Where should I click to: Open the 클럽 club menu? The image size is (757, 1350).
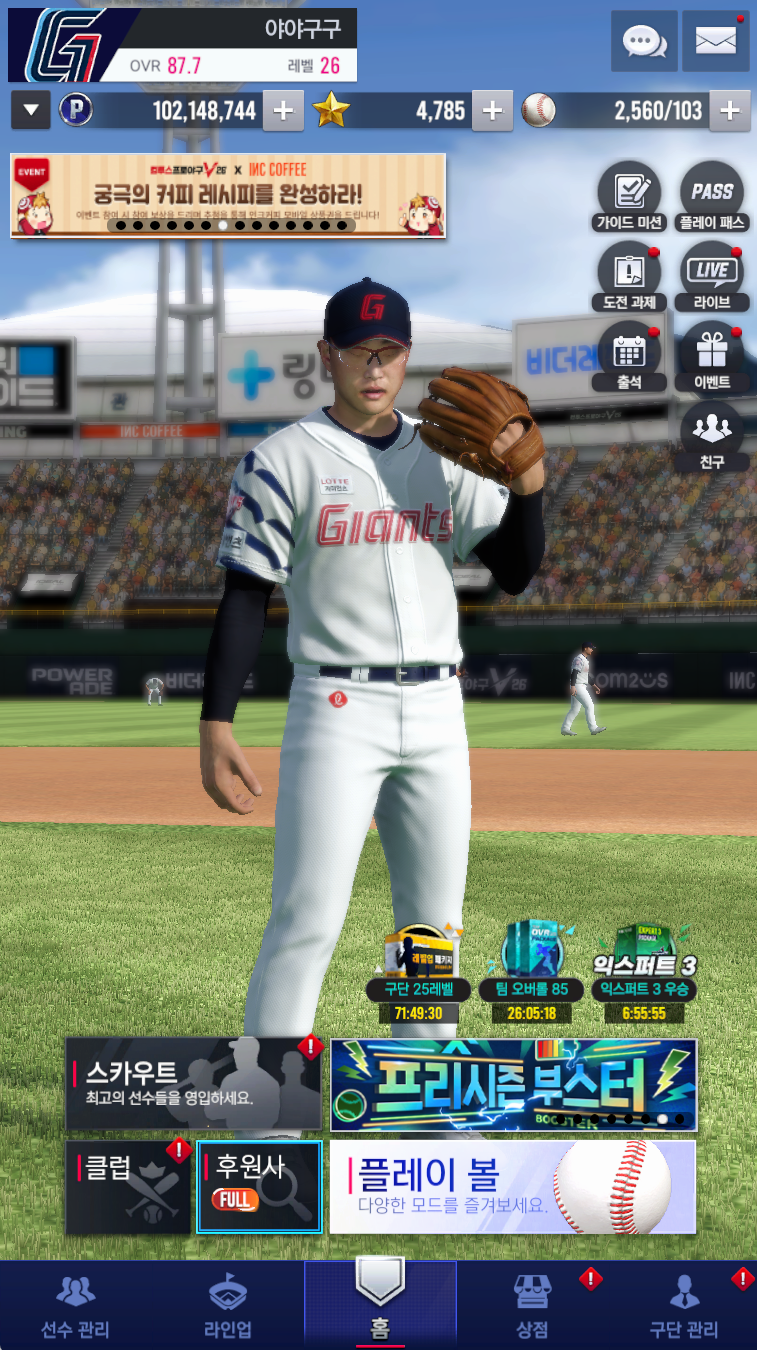[128, 1187]
